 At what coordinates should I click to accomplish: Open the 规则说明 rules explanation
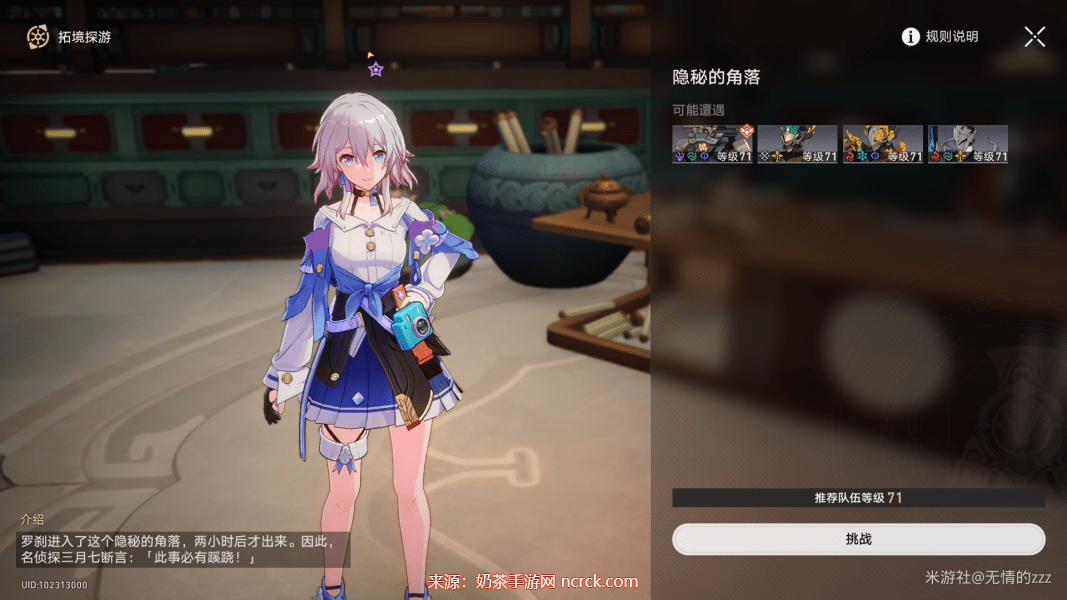click(940, 37)
